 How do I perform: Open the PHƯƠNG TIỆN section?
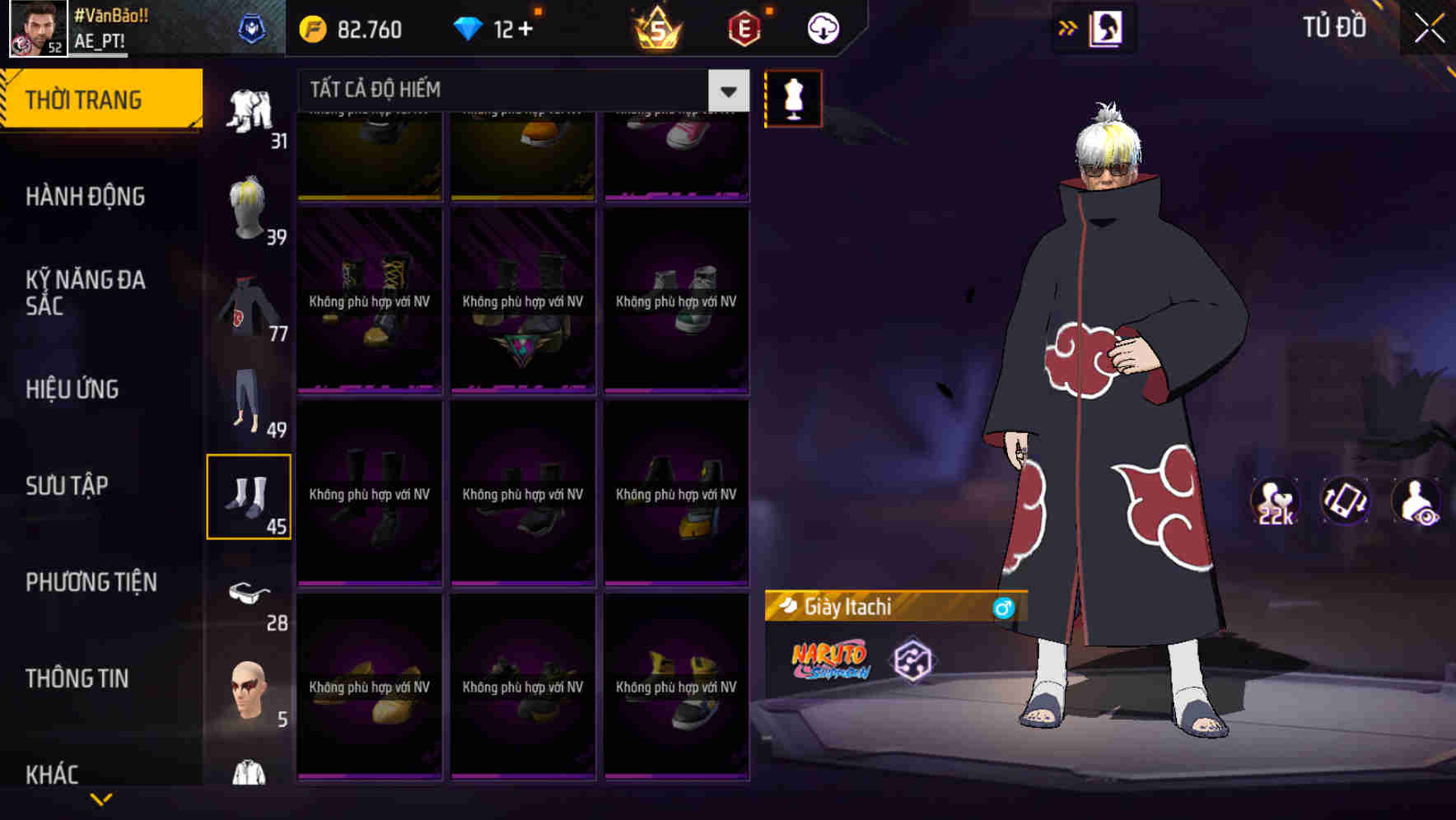(x=91, y=581)
